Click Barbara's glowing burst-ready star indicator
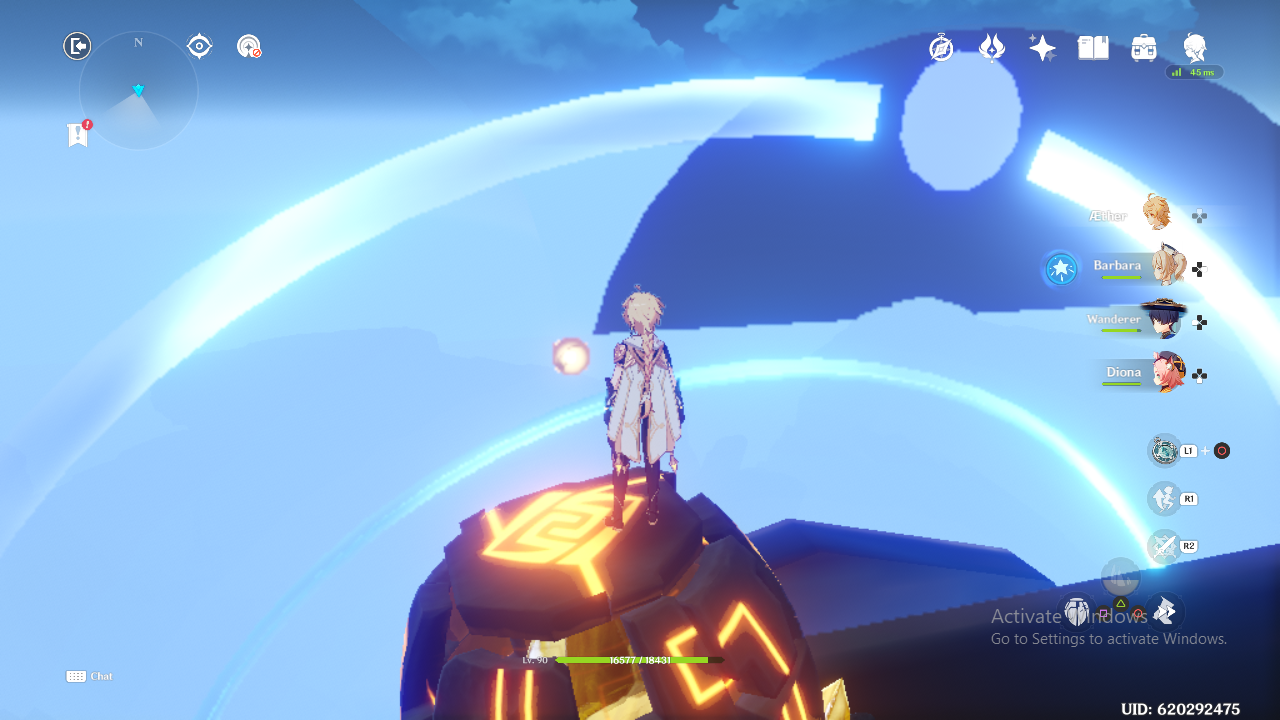1280x720 pixels. tap(1060, 268)
